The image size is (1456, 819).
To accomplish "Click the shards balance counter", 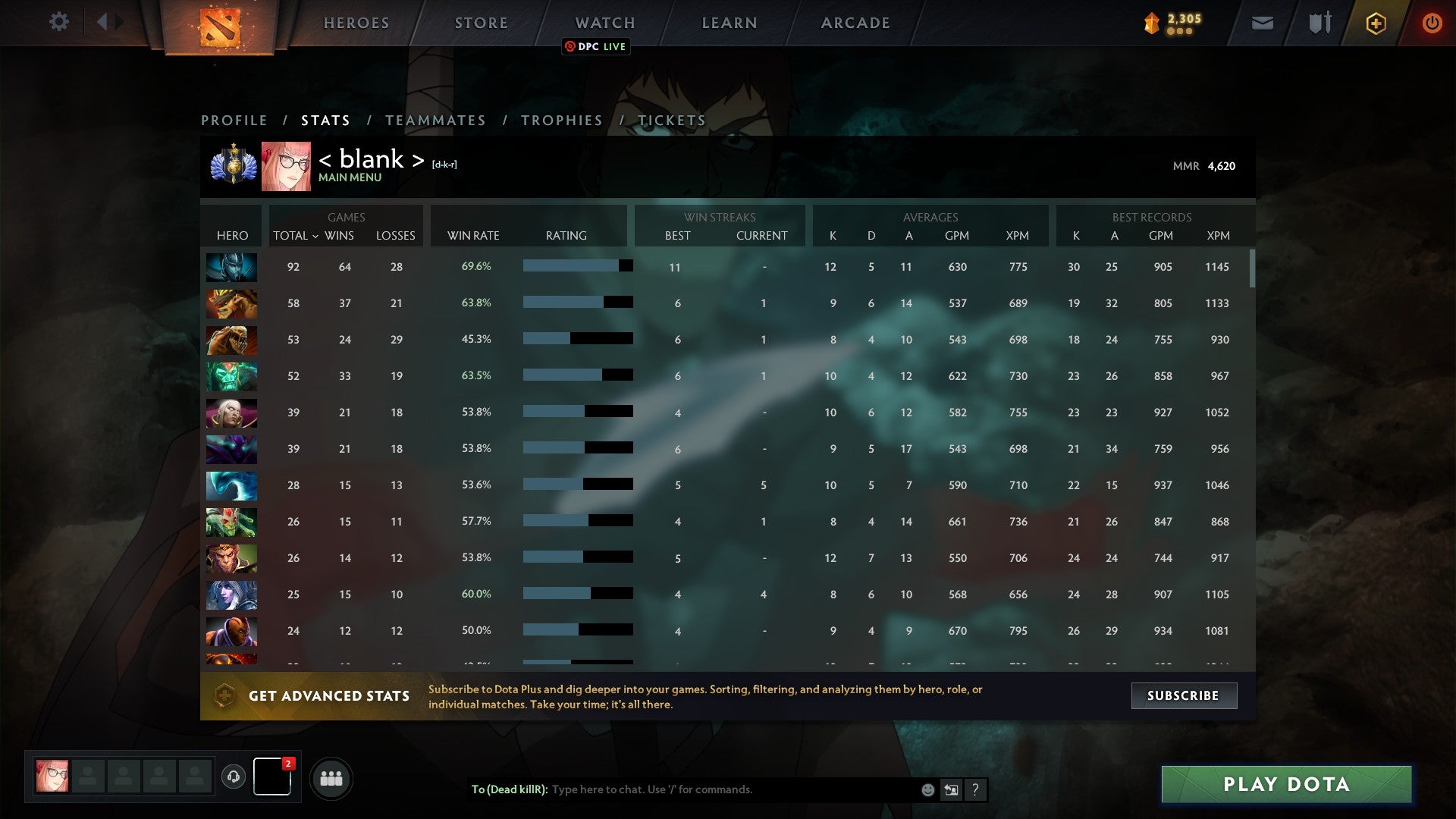I will 1172,23.
